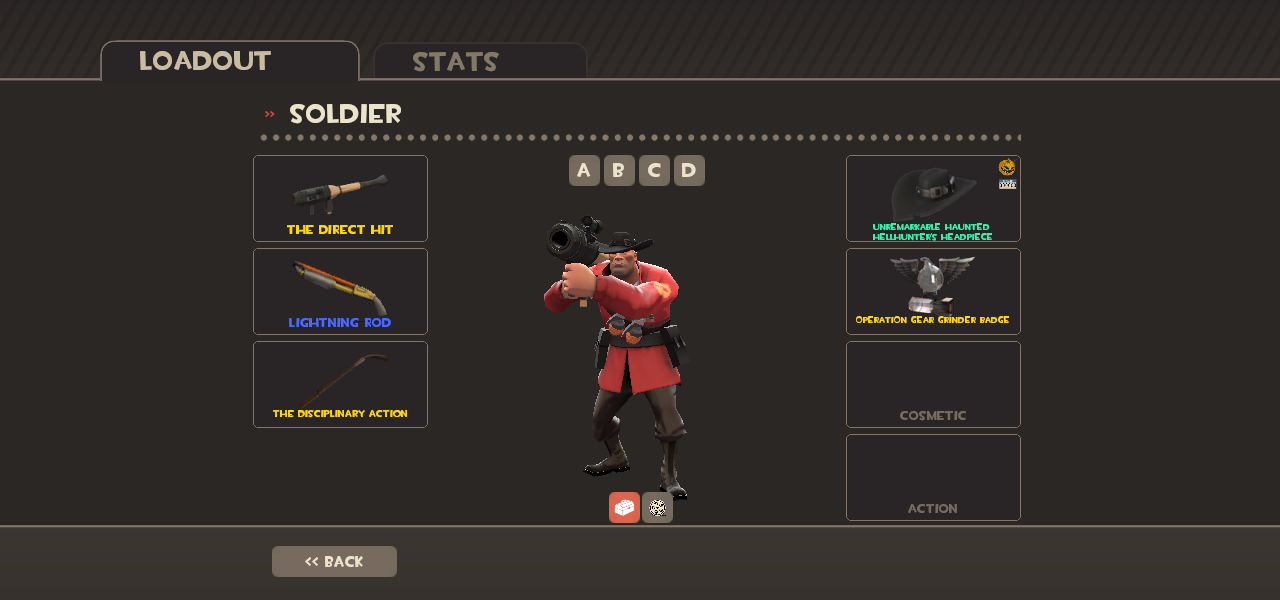
Task: Select the Operation Gear Grinder Badge slot
Action: pyautogui.click(x=933, y=291)
